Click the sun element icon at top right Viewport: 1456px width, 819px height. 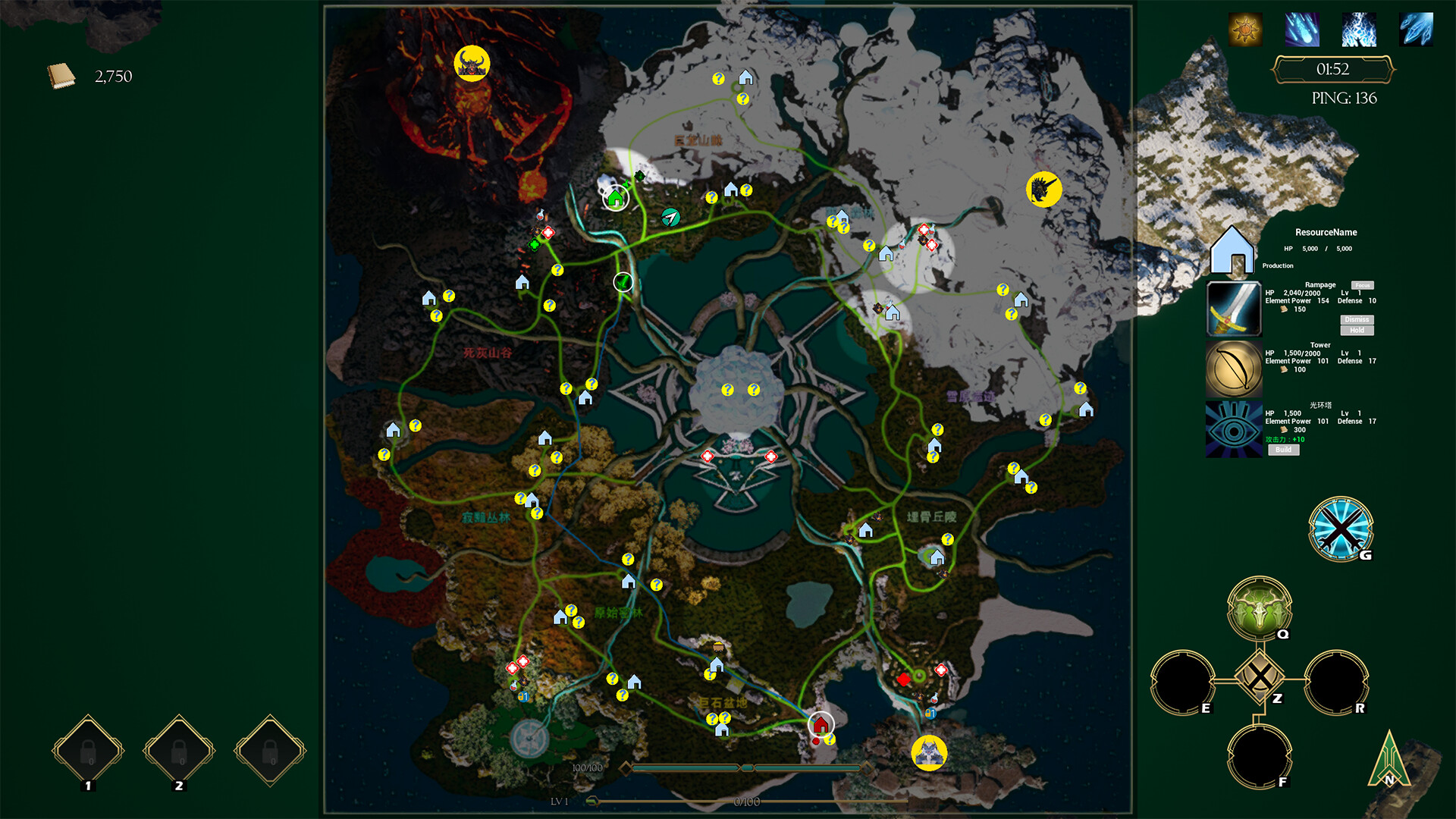[x=1244, y=30]
